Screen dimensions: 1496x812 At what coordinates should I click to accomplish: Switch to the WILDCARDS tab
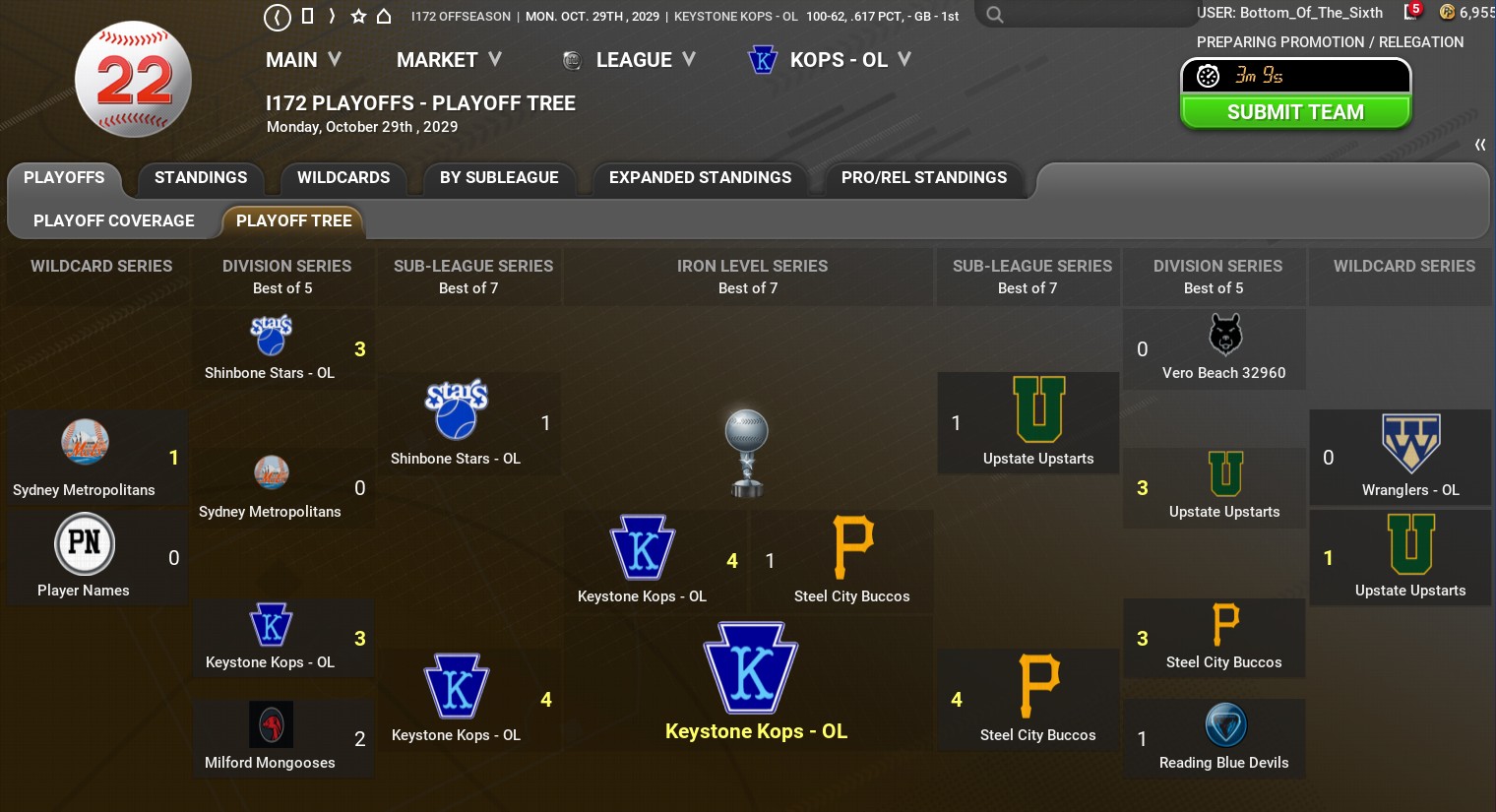pos(343,178)
